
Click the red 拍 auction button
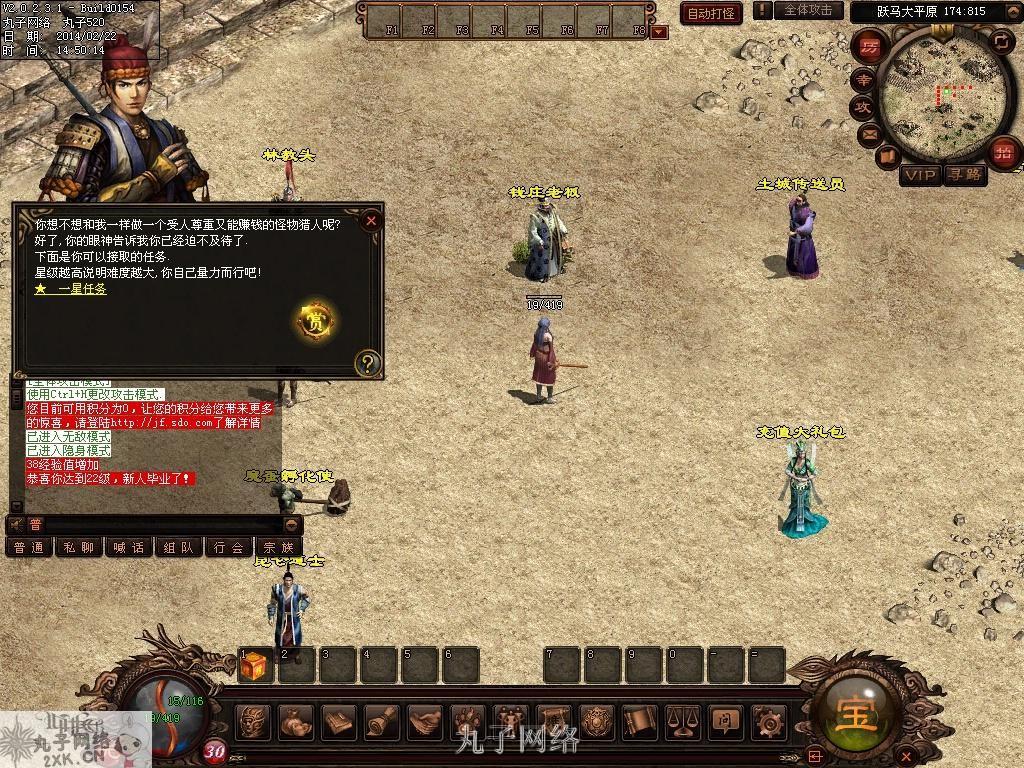click(x=1003, y=153)
